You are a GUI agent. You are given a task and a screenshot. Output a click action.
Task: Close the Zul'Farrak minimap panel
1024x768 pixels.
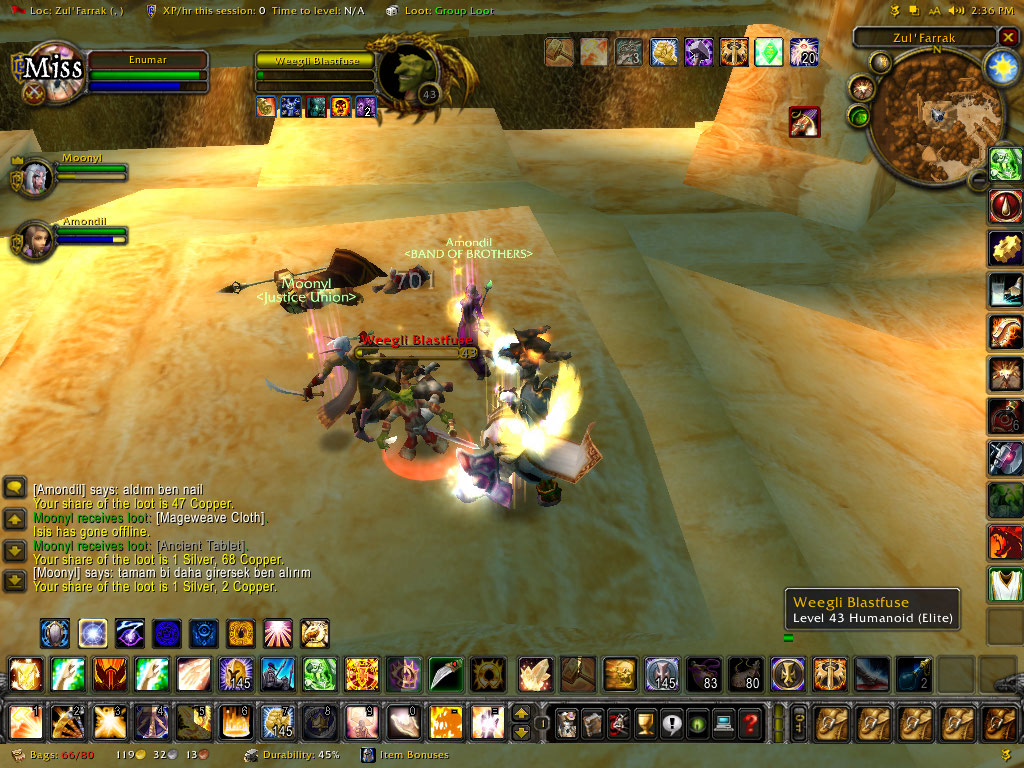(x=1007, y=38)
